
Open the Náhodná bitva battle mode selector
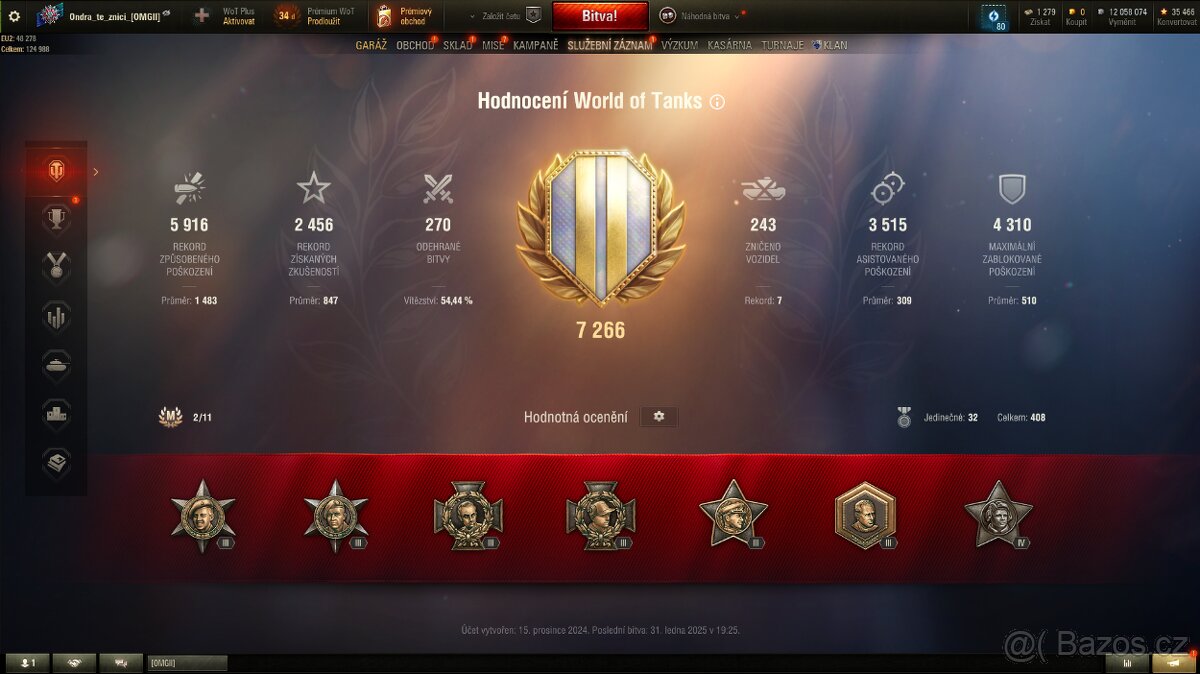pyautogui.click(x=700, y=15)
